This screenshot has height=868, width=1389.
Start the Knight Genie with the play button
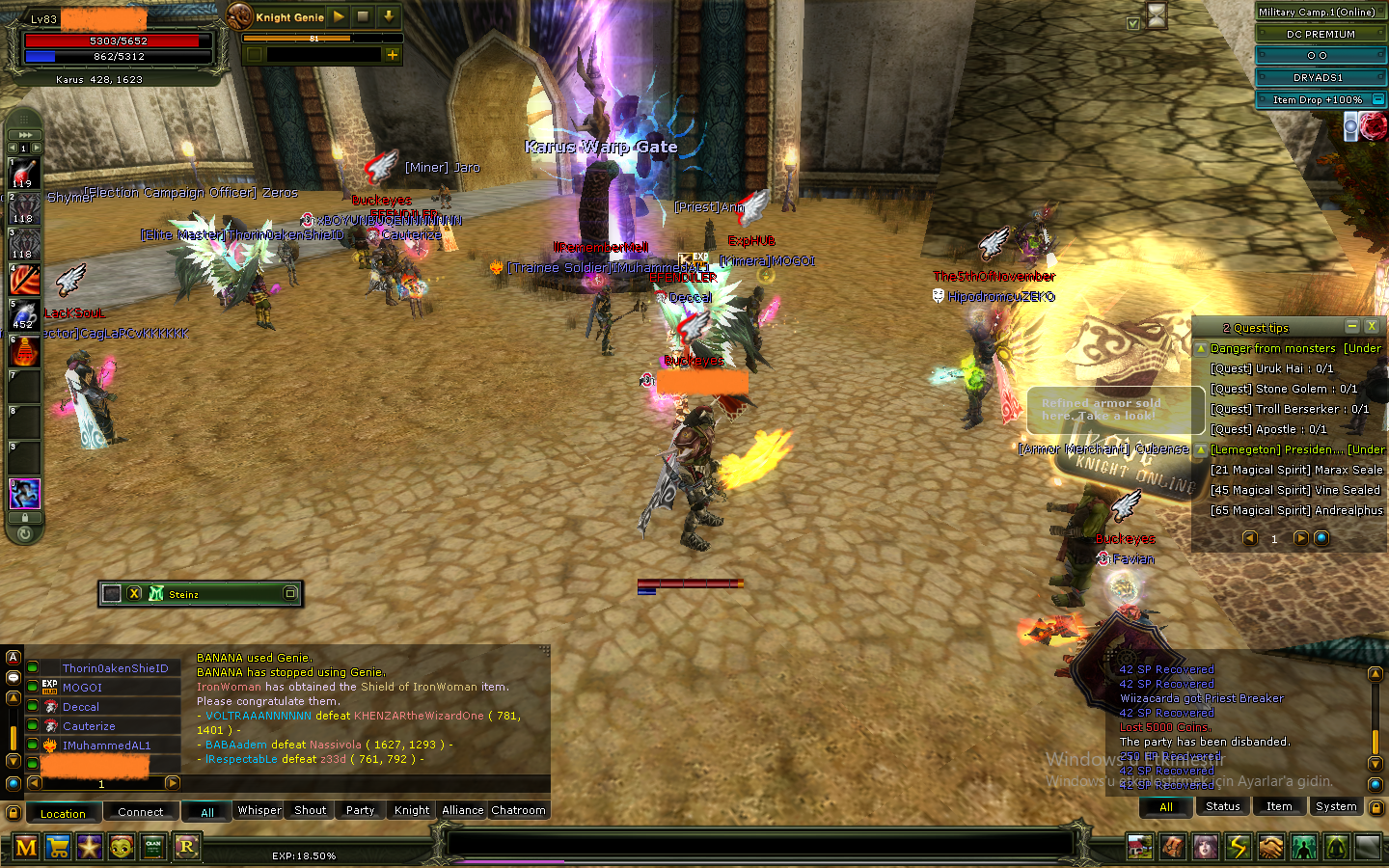tap(339, 16)
